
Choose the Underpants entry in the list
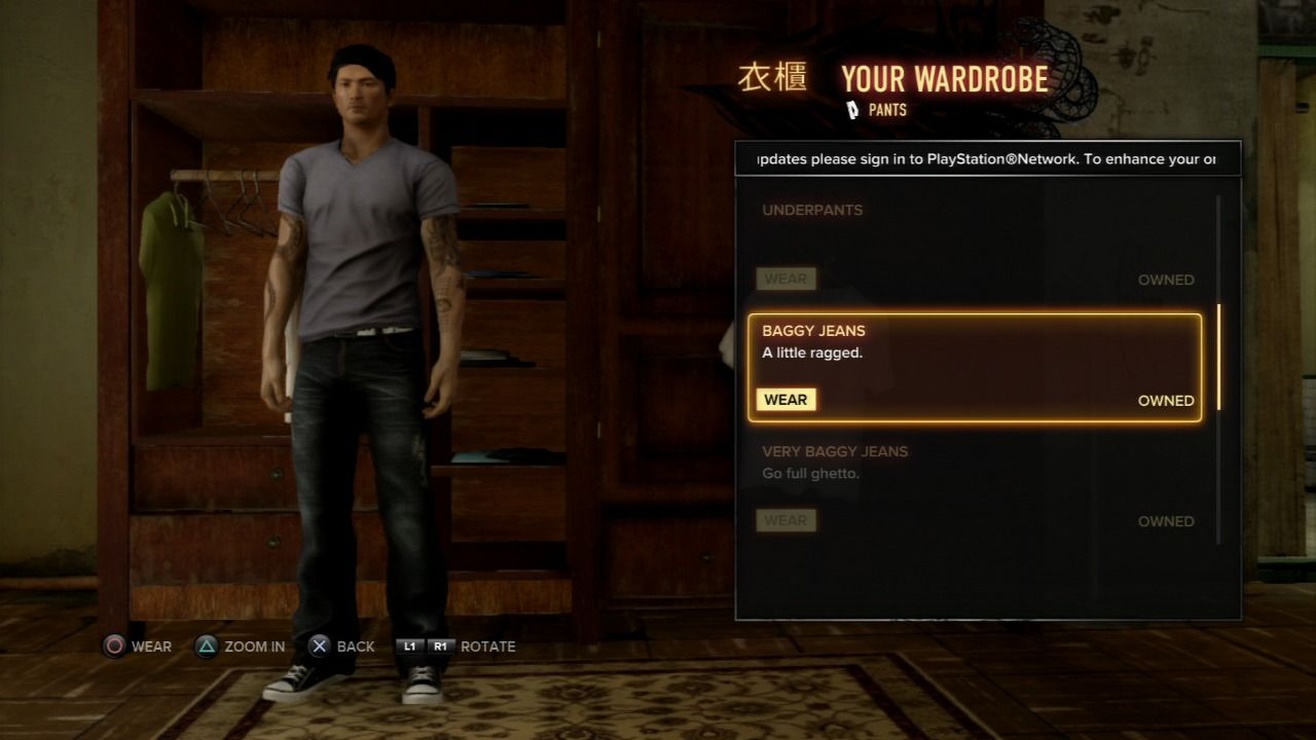tap(974, 232)
